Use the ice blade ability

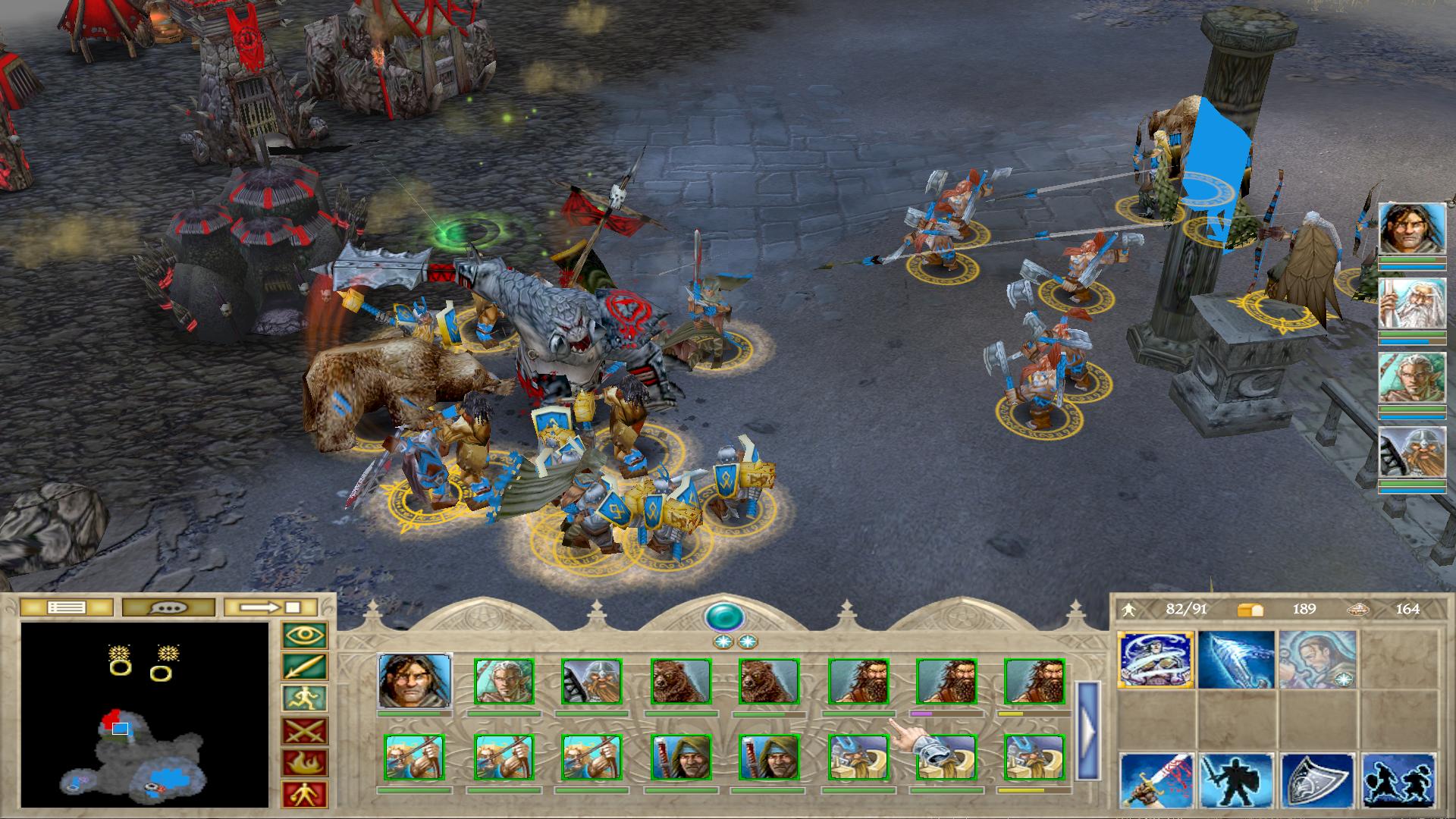click(x=1236, y=659)
